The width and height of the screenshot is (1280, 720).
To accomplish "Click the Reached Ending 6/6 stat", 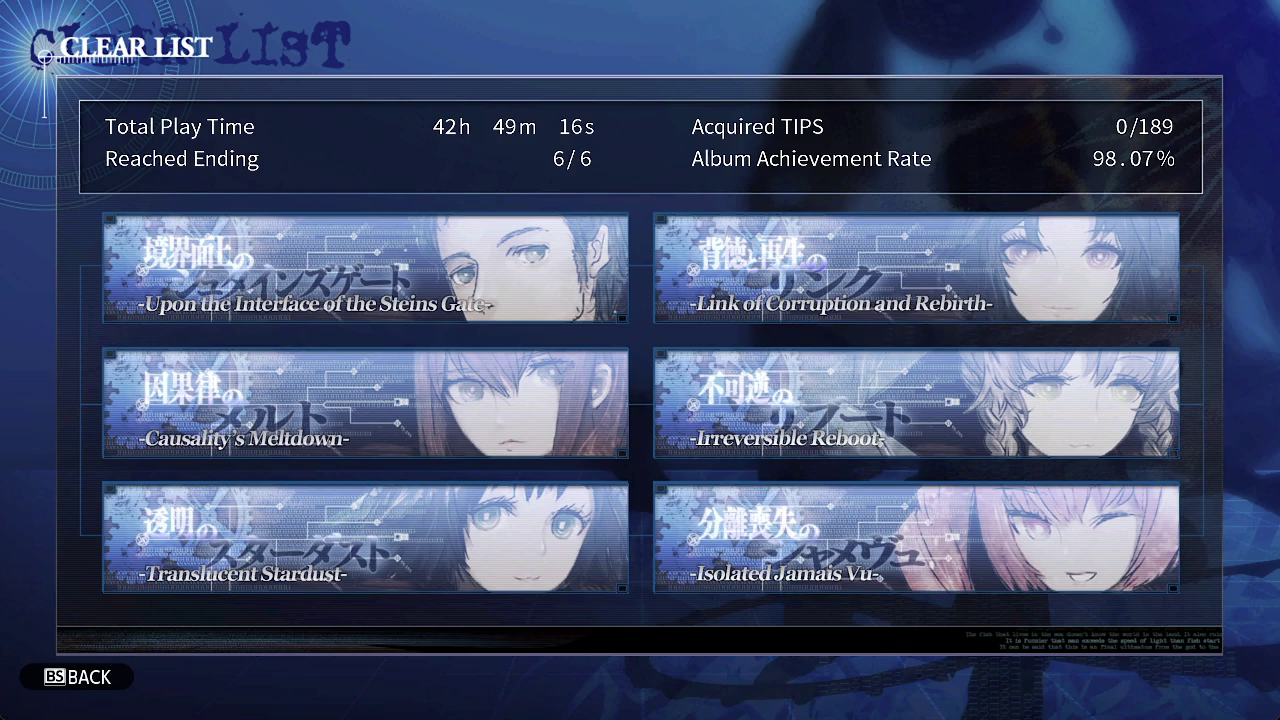I will click(571, 158).
